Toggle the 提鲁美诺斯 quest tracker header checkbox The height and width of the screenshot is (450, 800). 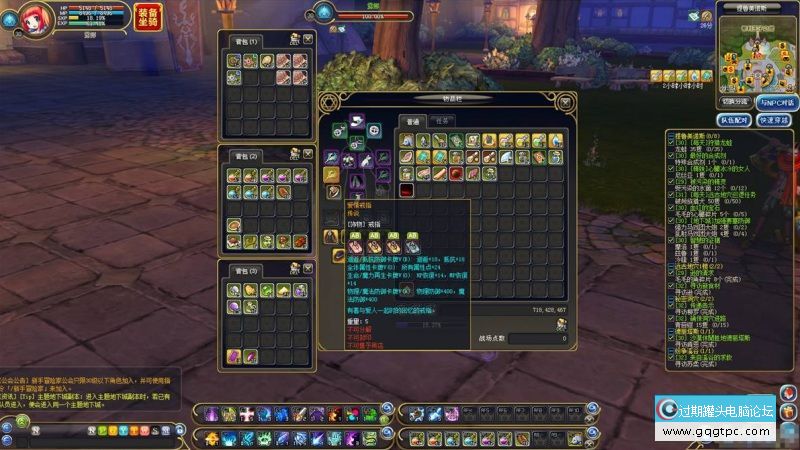(x=670, y=136)
